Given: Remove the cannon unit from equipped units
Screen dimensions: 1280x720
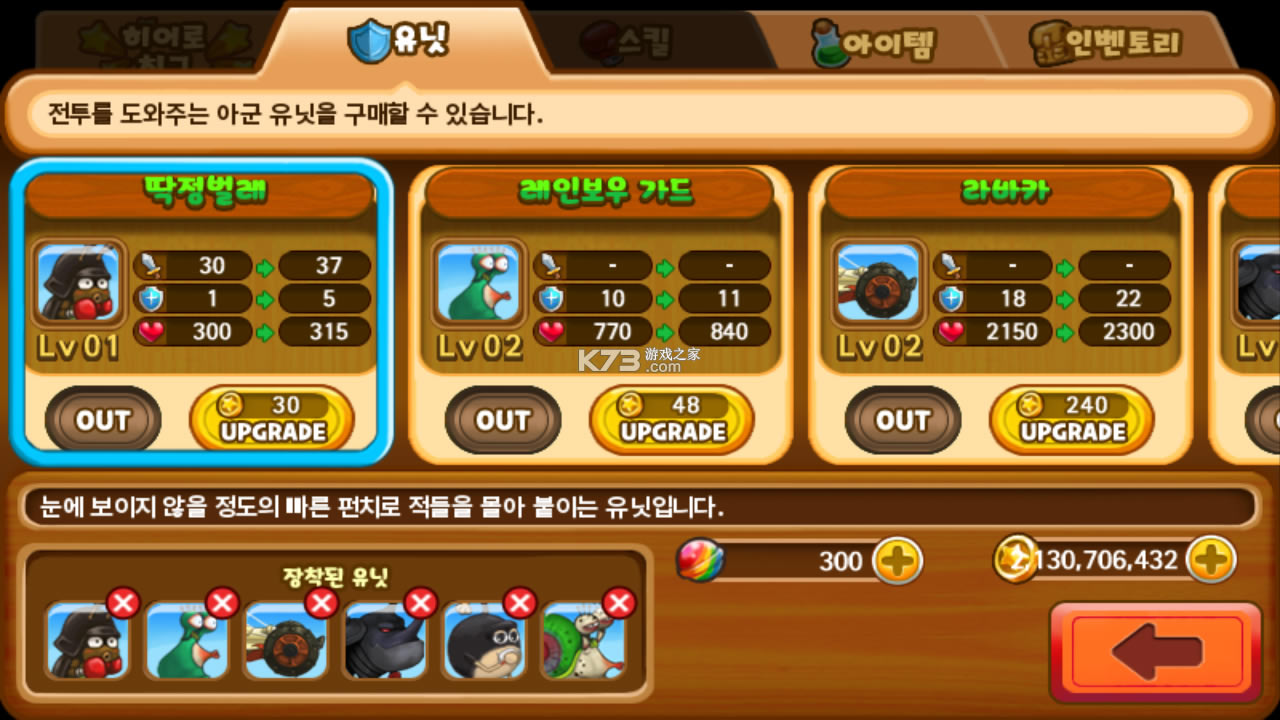Looking at the screenshot, I should point(321,603).
